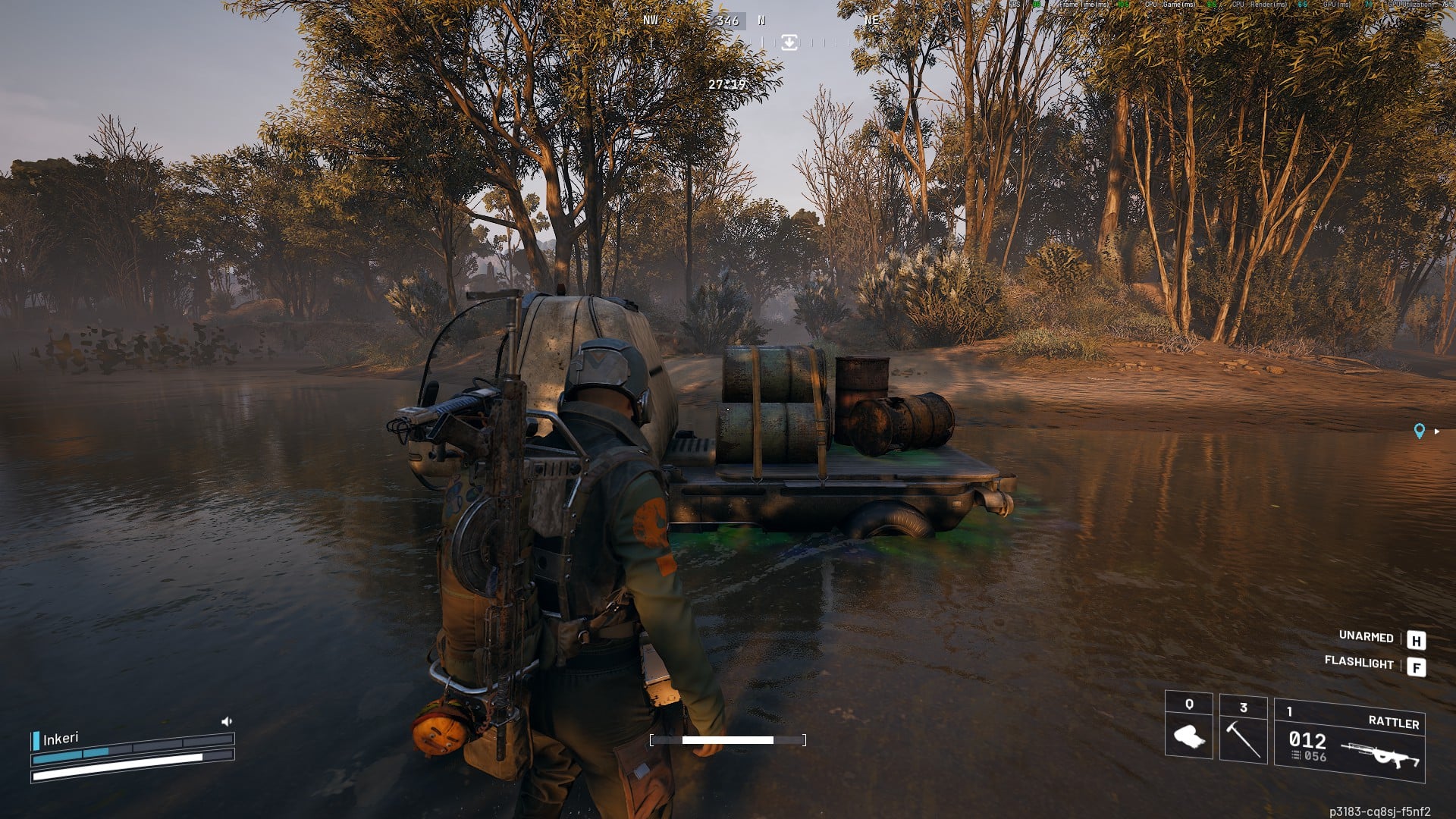Click the extraction marker on the compass
Image resolution: width=1456 pixels, height=819 pixels.
(x=789, y=42)
